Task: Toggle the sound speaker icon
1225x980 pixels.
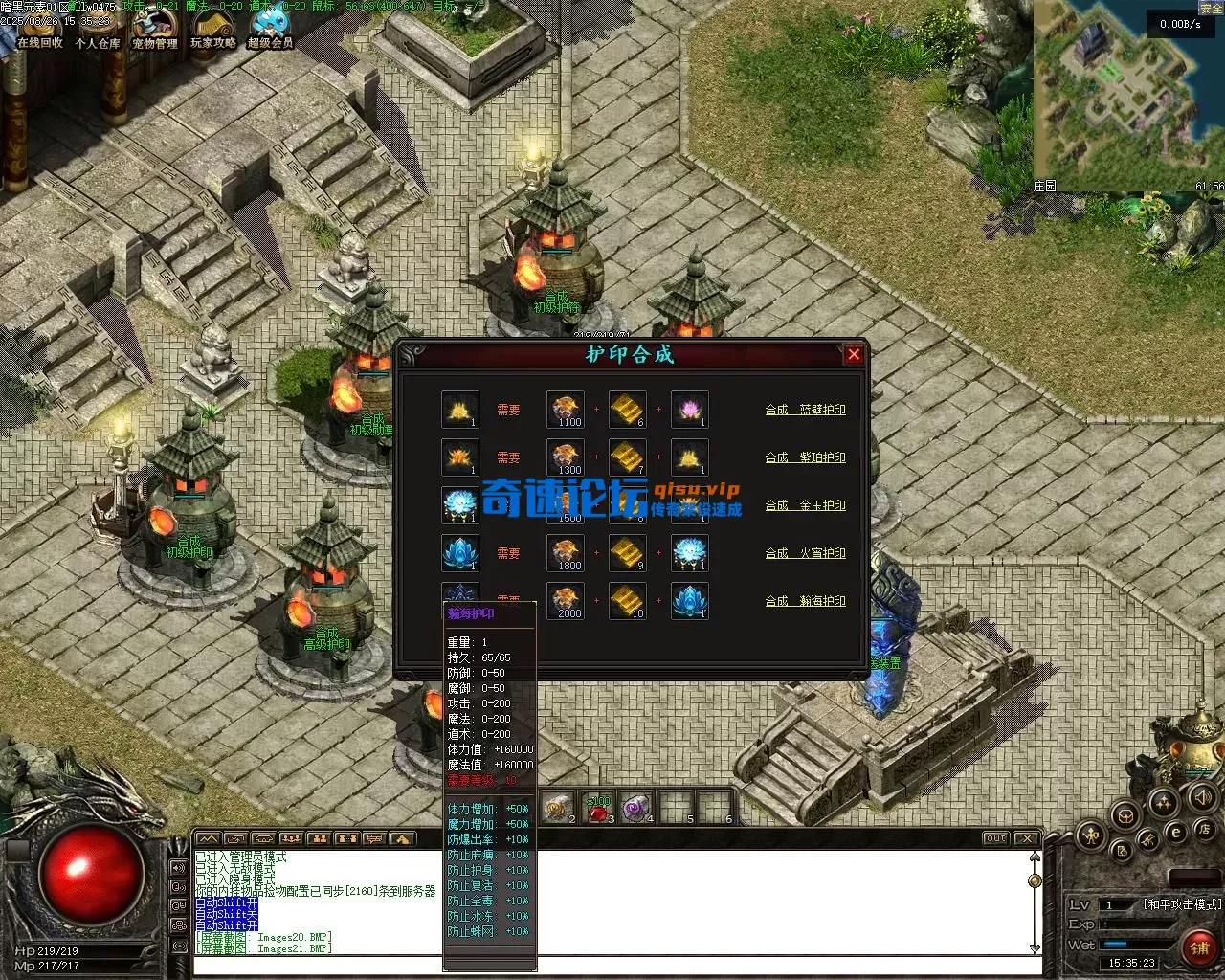Action: tap(1202, 796)
